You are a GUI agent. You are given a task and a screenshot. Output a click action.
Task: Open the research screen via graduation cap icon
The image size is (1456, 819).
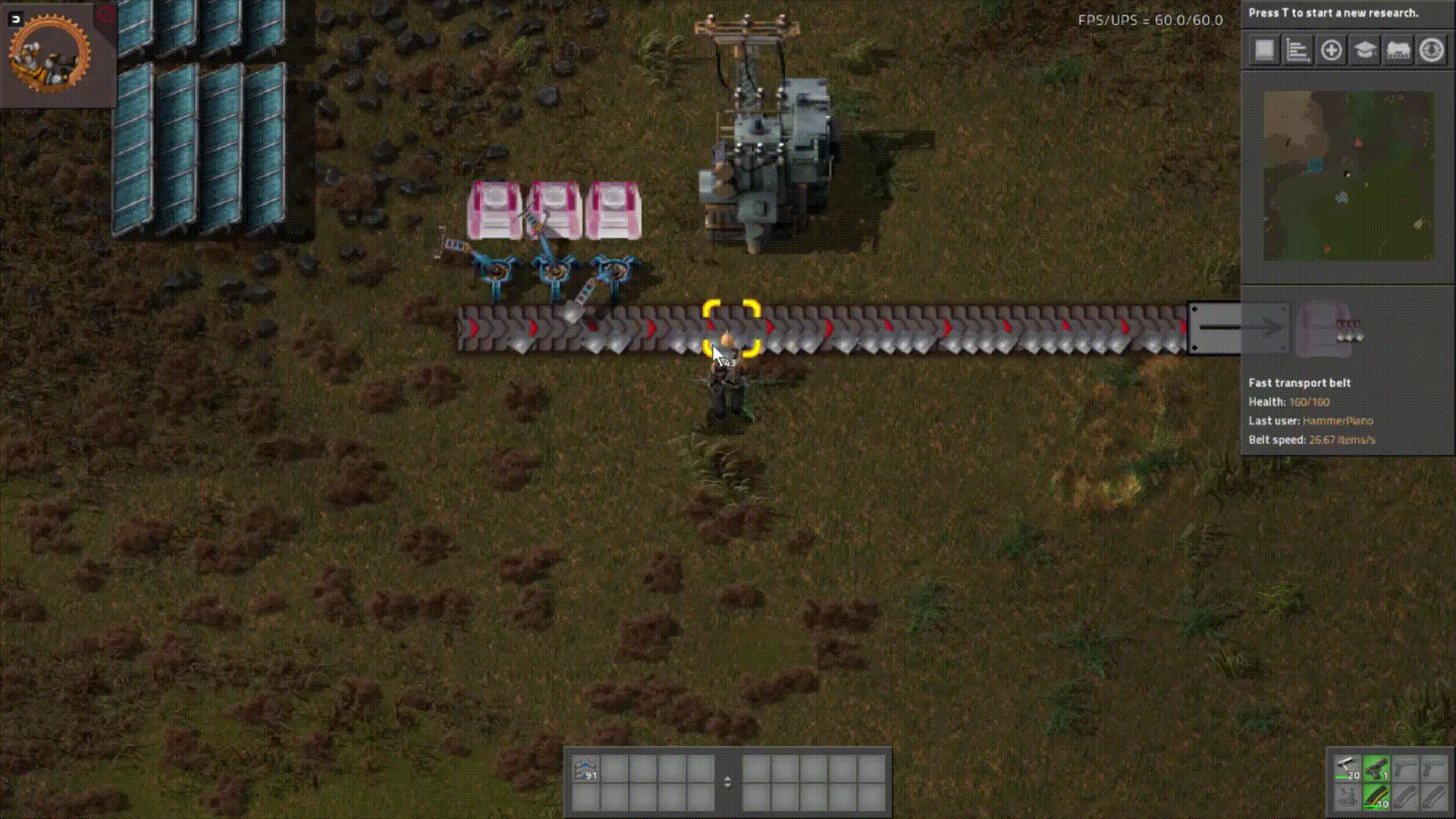tap(1364, 50)
